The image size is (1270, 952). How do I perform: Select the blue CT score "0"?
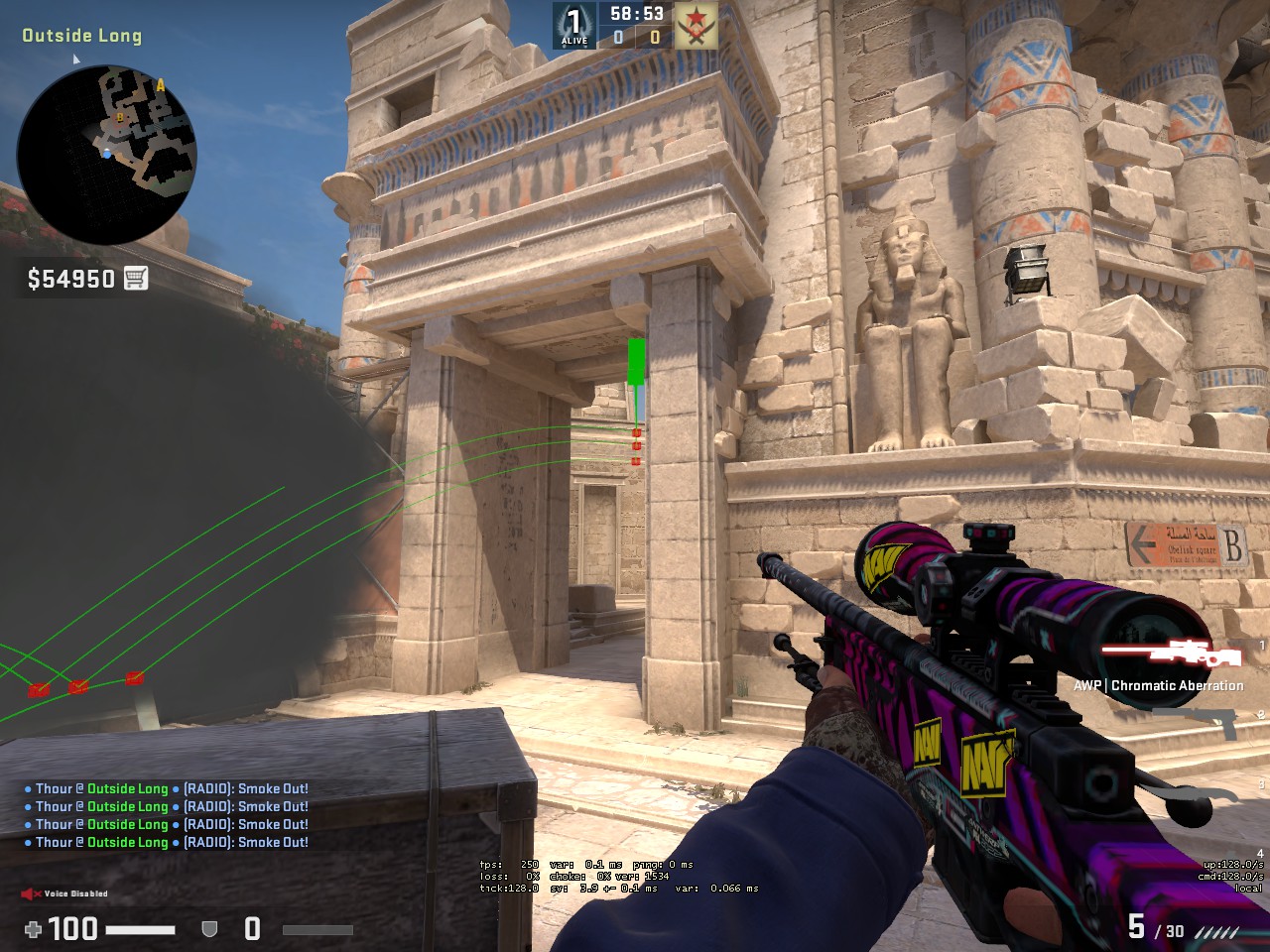click(x=616, y=39)
